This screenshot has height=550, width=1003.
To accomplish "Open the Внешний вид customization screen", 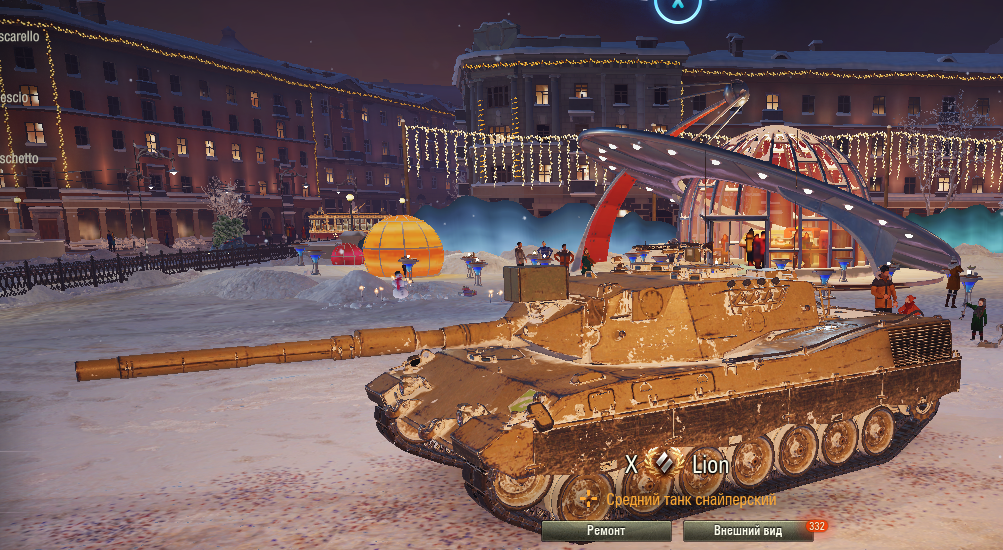I will [x=747, y=531].
